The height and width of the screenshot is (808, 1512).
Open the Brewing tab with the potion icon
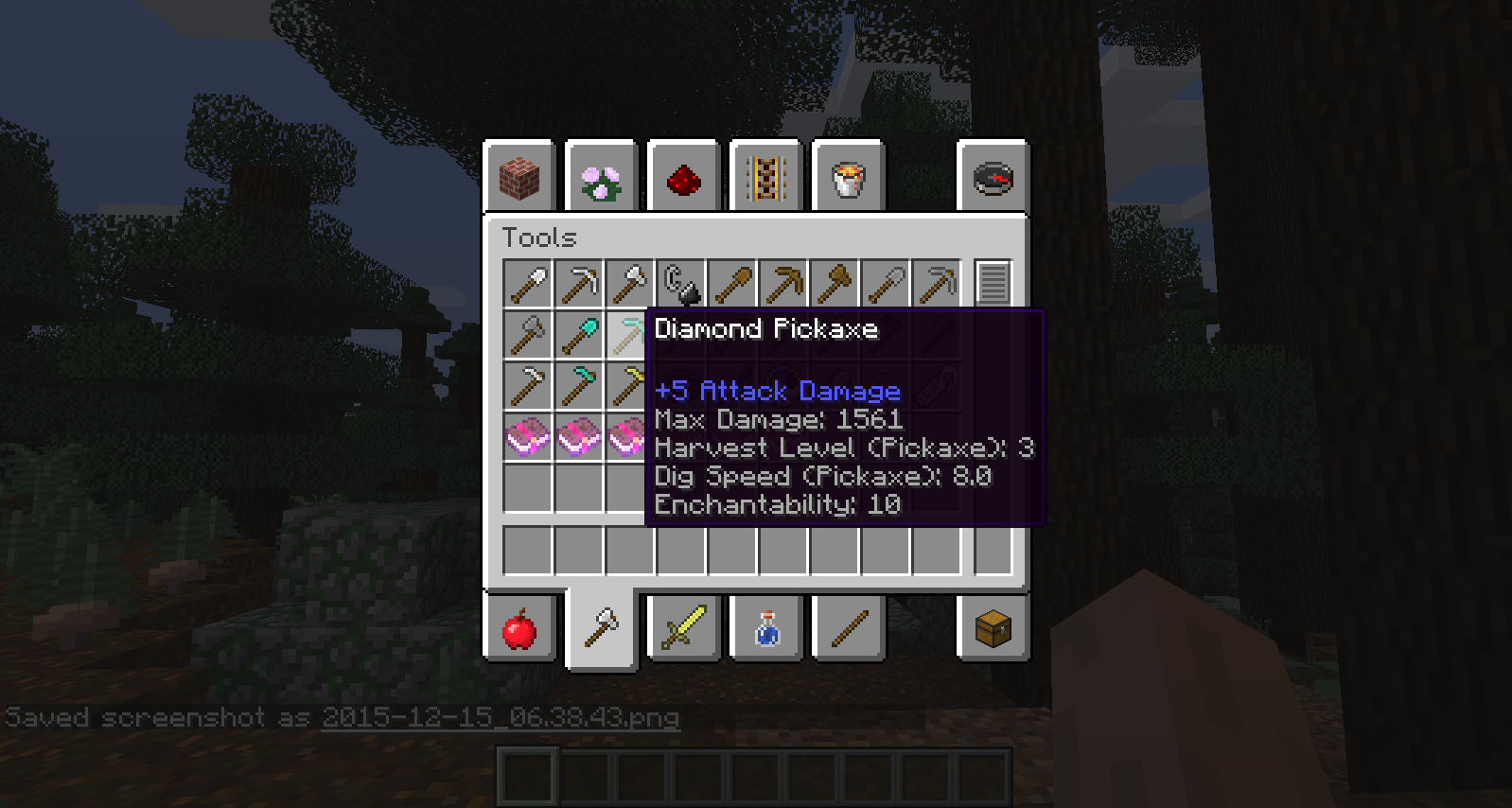pos(765,627)
